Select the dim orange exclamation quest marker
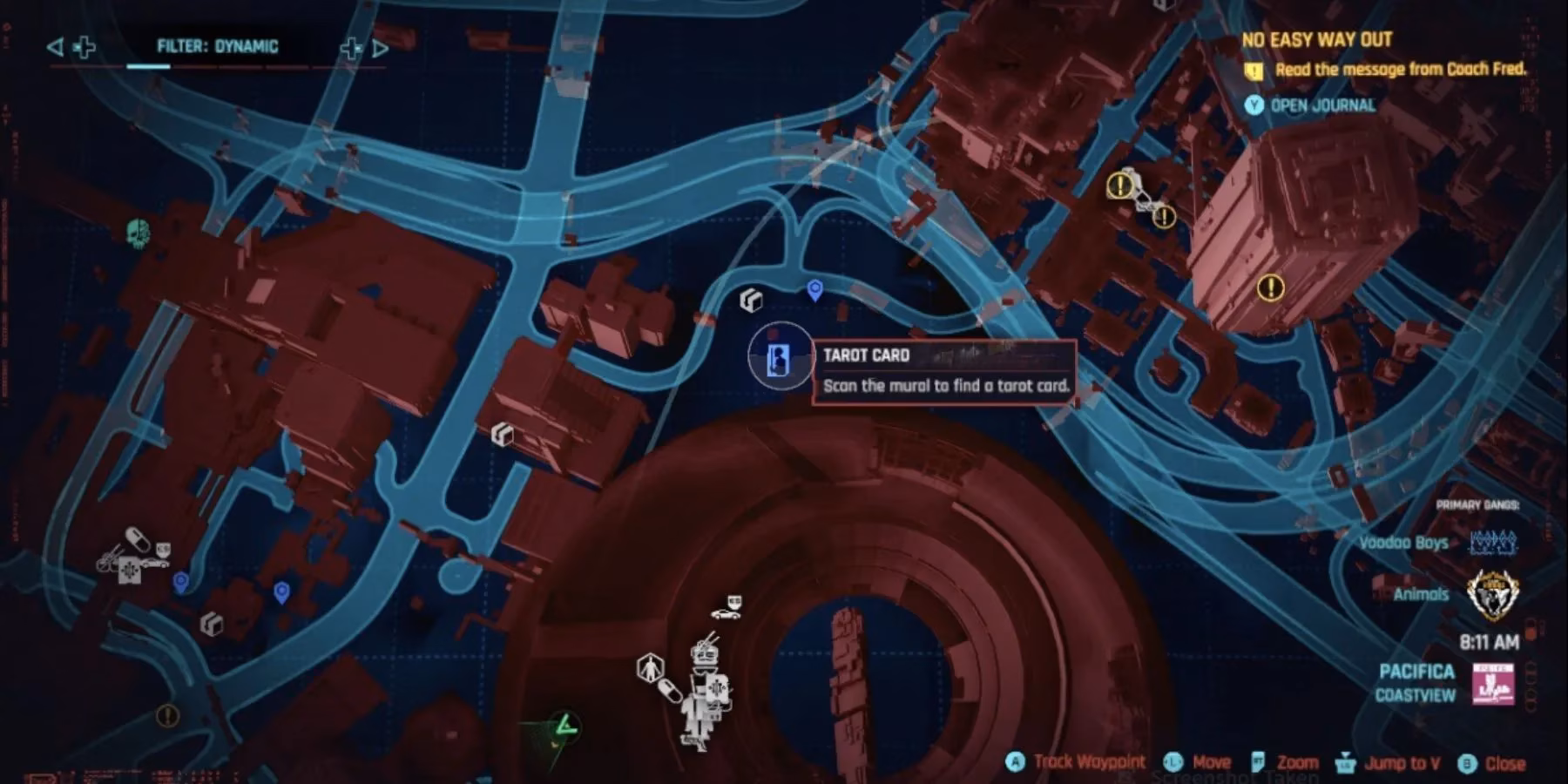1568x784 pixels. click(x=167, y=716)
